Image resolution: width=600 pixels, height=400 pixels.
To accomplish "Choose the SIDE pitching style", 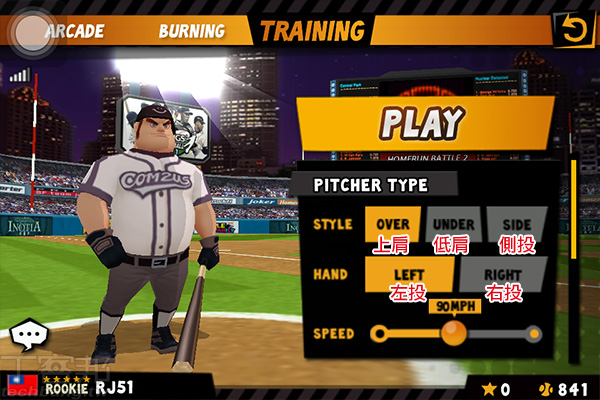I will click(516, 225).
